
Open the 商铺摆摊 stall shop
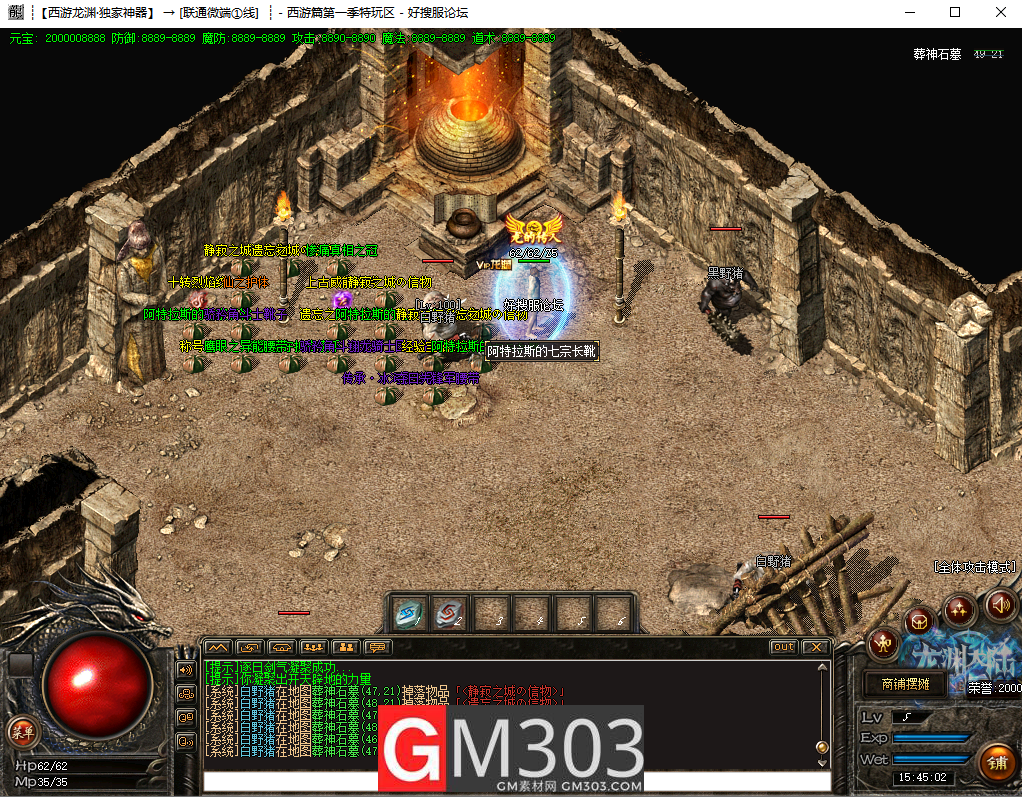(x=905, y=685)
